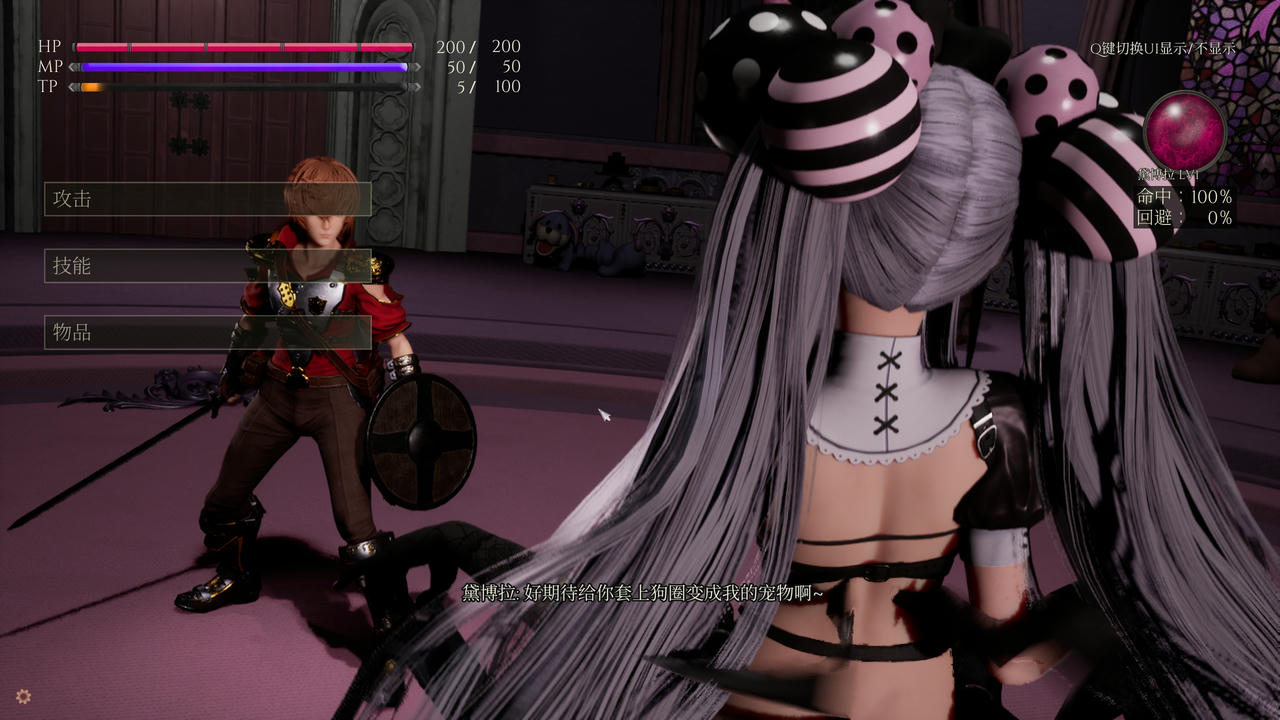The height and width of the screenshot is (720, 1280).
Task: Expand the 物品 items submenu
Action: pos(207,334)
